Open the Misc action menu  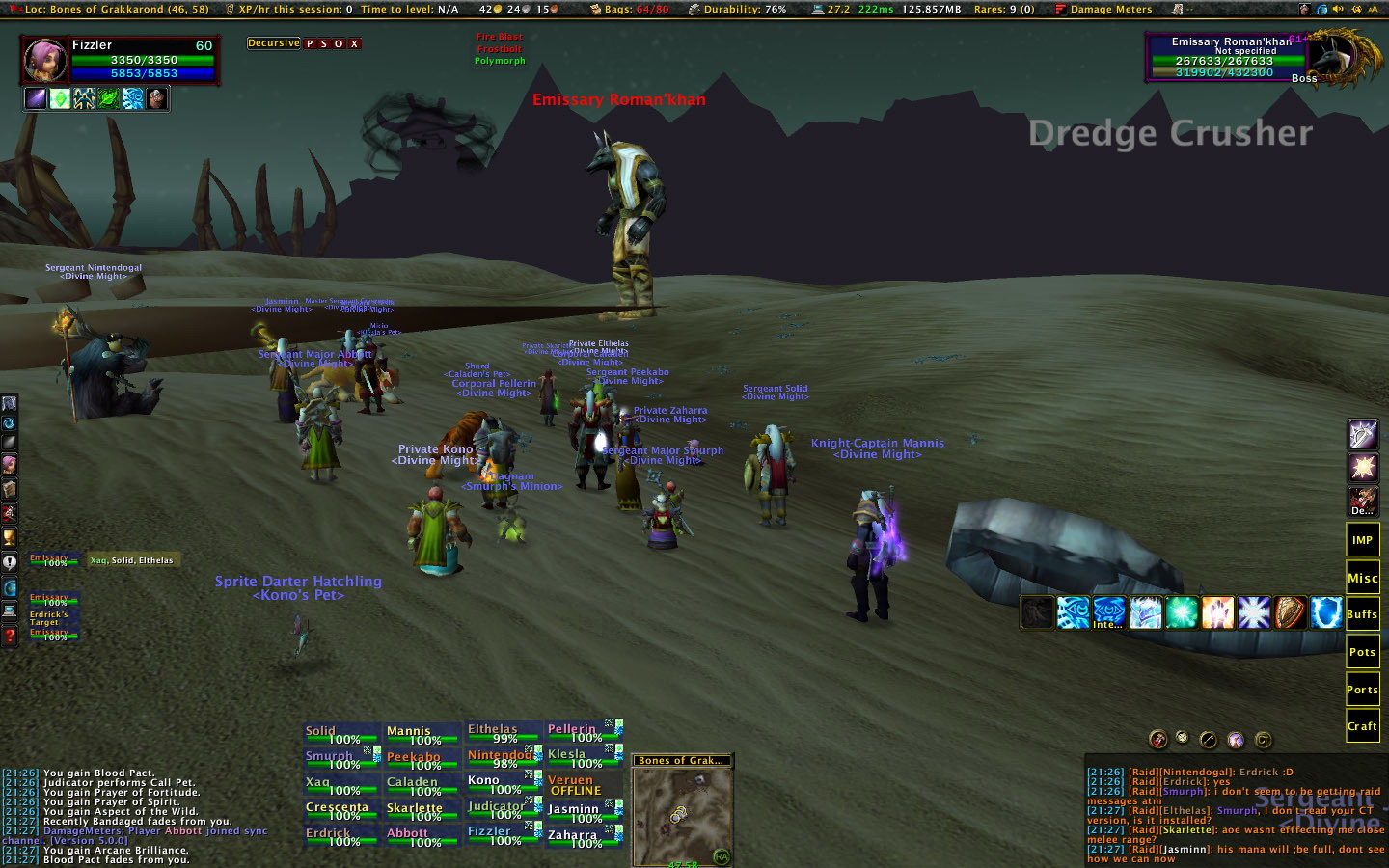(1362, 578)
